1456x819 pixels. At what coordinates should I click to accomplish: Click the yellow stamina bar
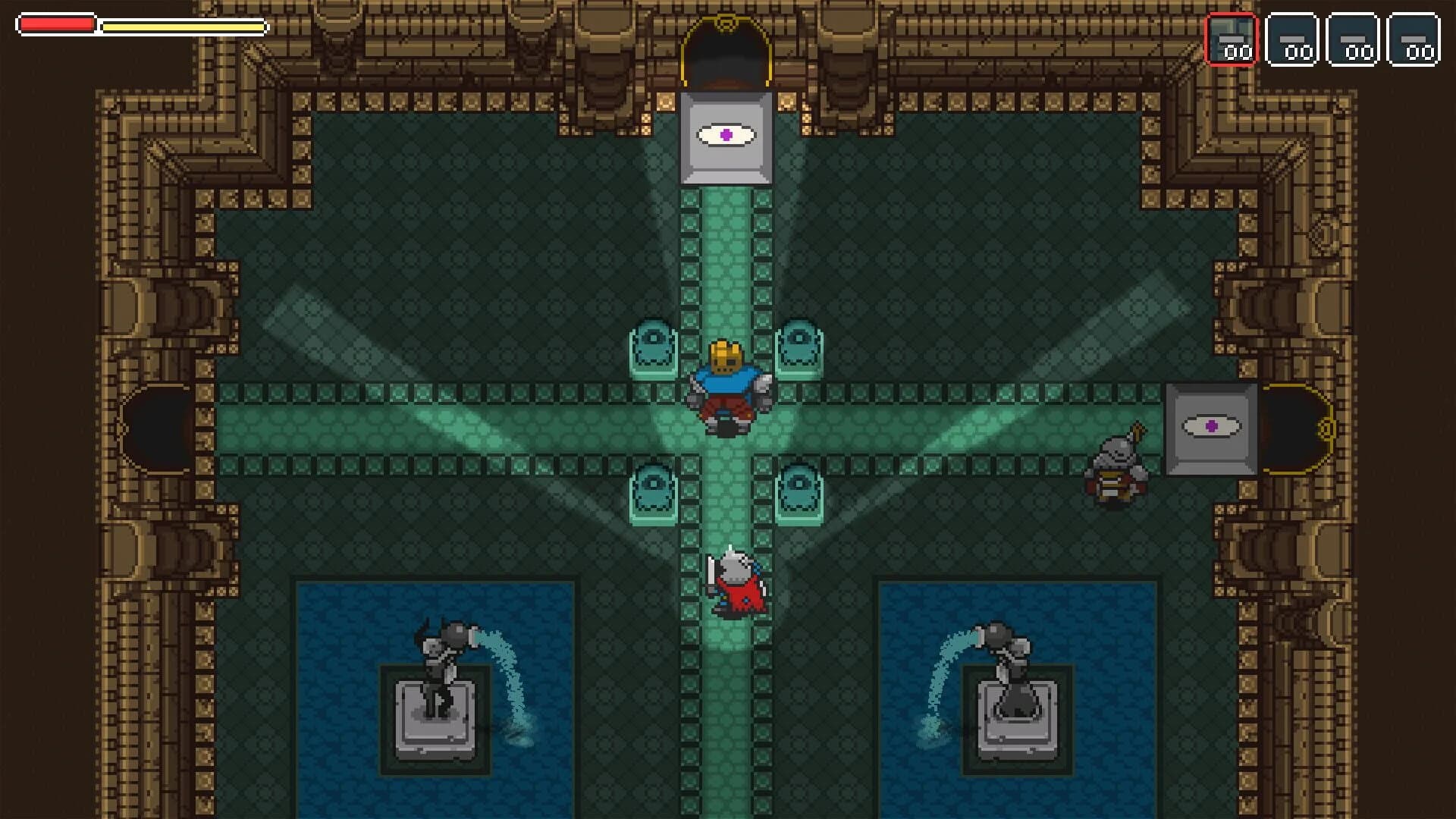182,27
